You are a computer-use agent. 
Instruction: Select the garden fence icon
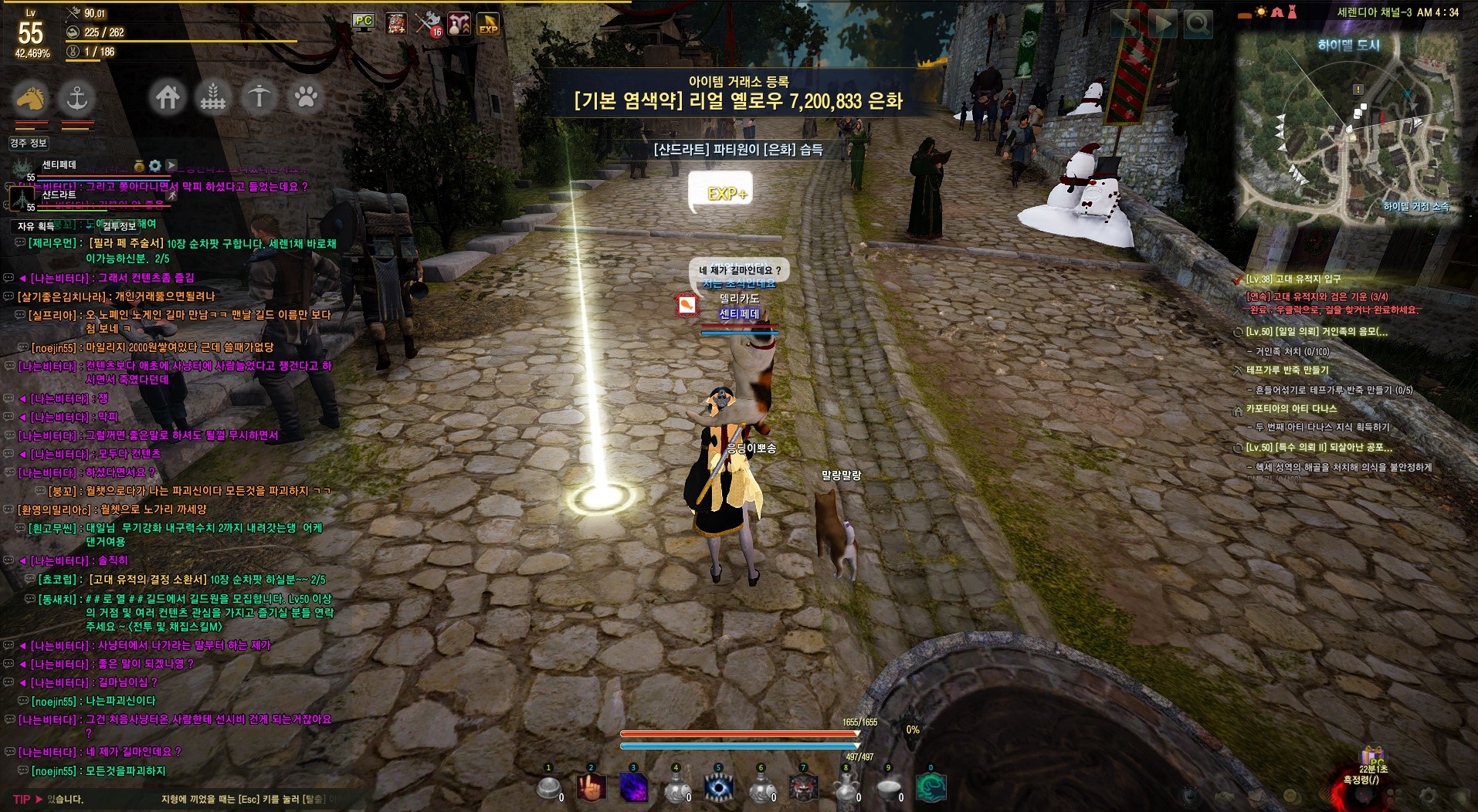coord(213,97)
